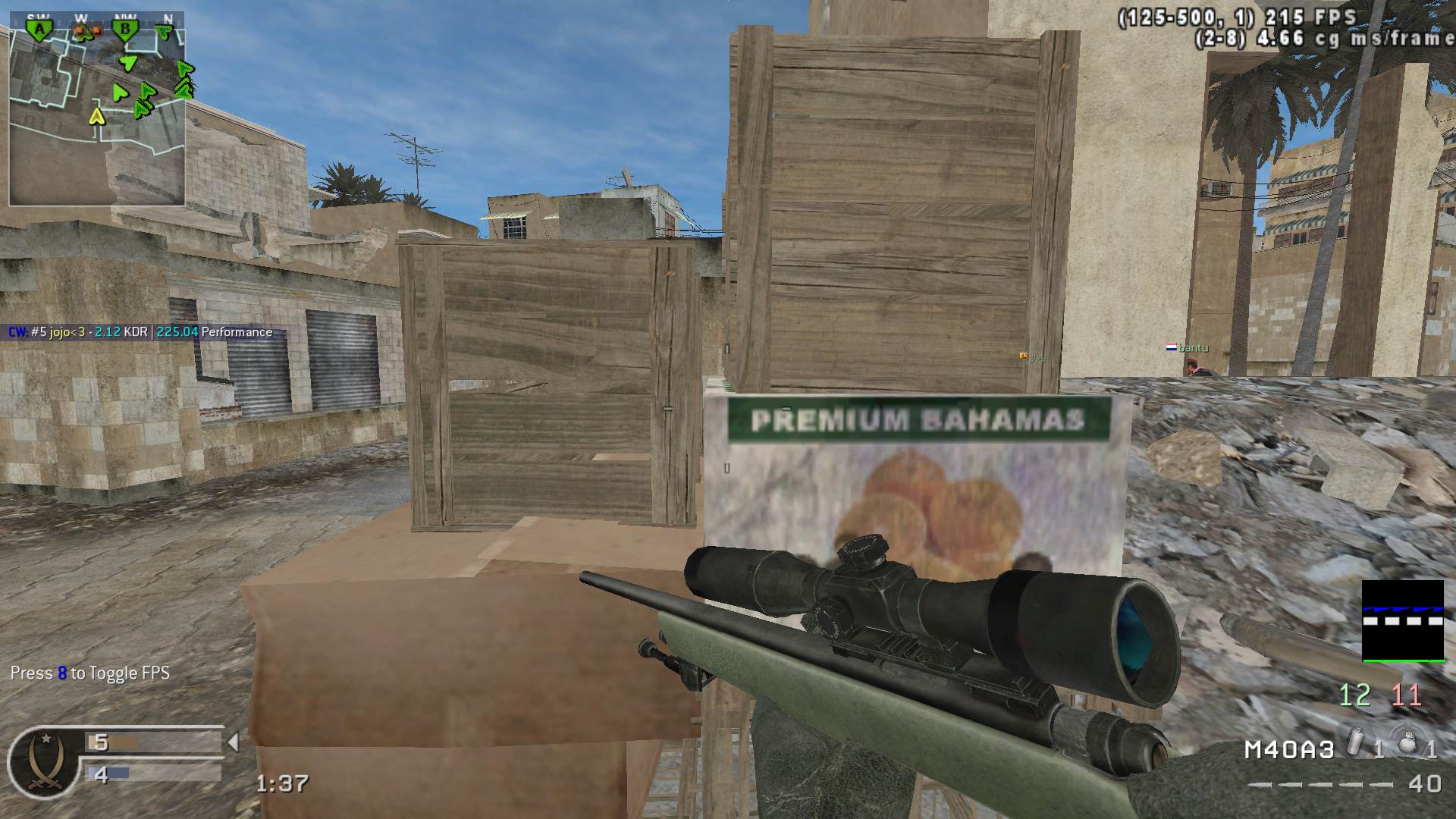Click the yellow player arrow on minimap
Screen dimensions: 1456x819
coord(96,117)
